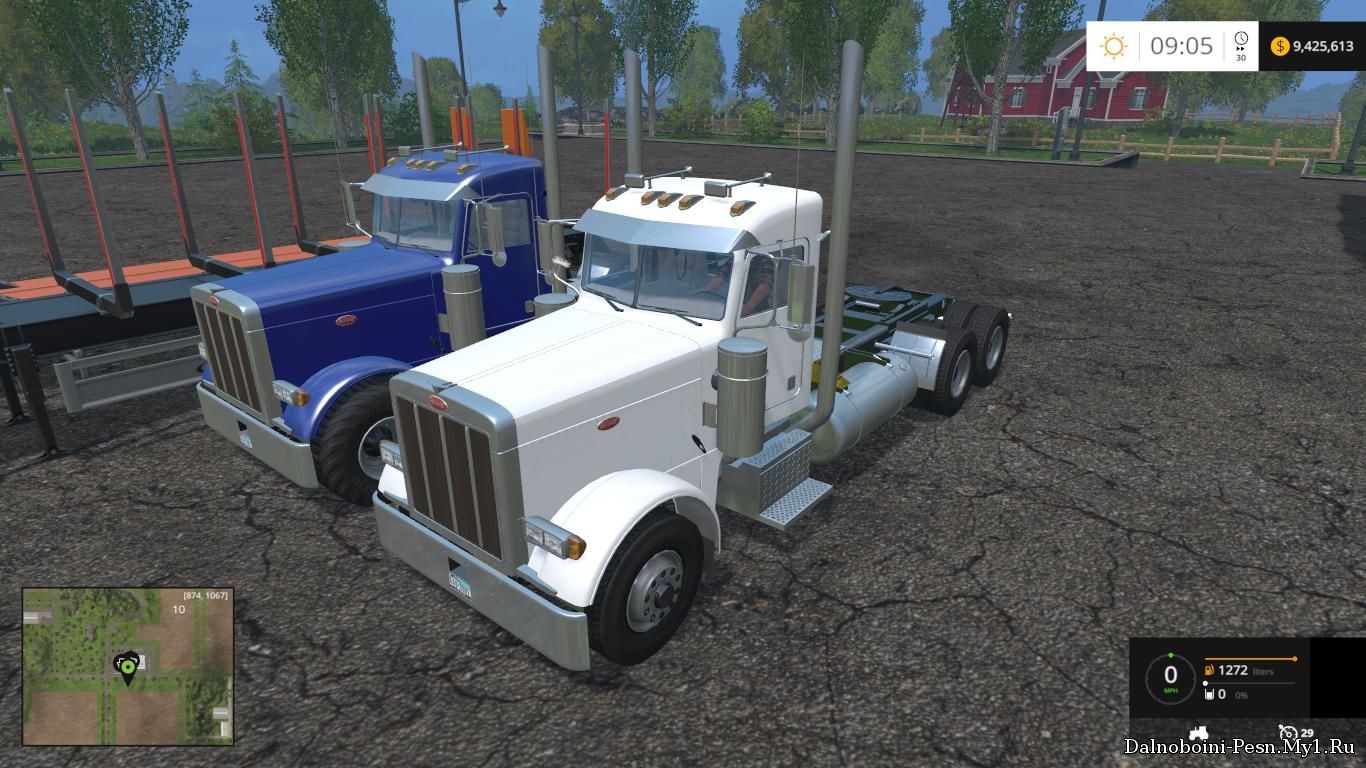Click the fuel pump icon next to 1272 liters
The width and height of the screenshot is (1366, 768).
point(1209,670)
